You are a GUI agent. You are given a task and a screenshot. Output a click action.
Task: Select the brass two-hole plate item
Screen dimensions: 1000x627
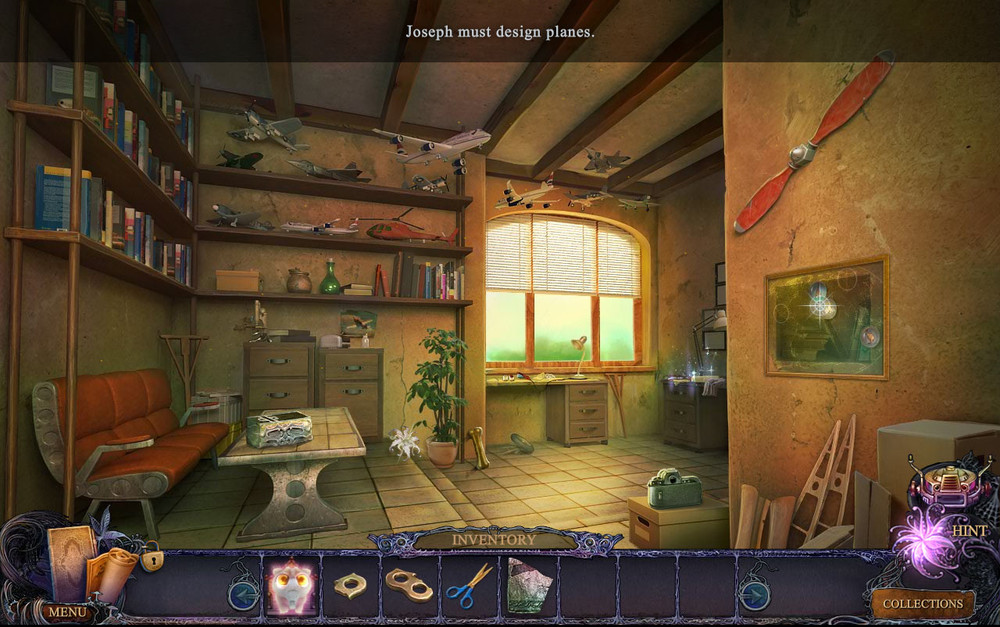(408, 586)
